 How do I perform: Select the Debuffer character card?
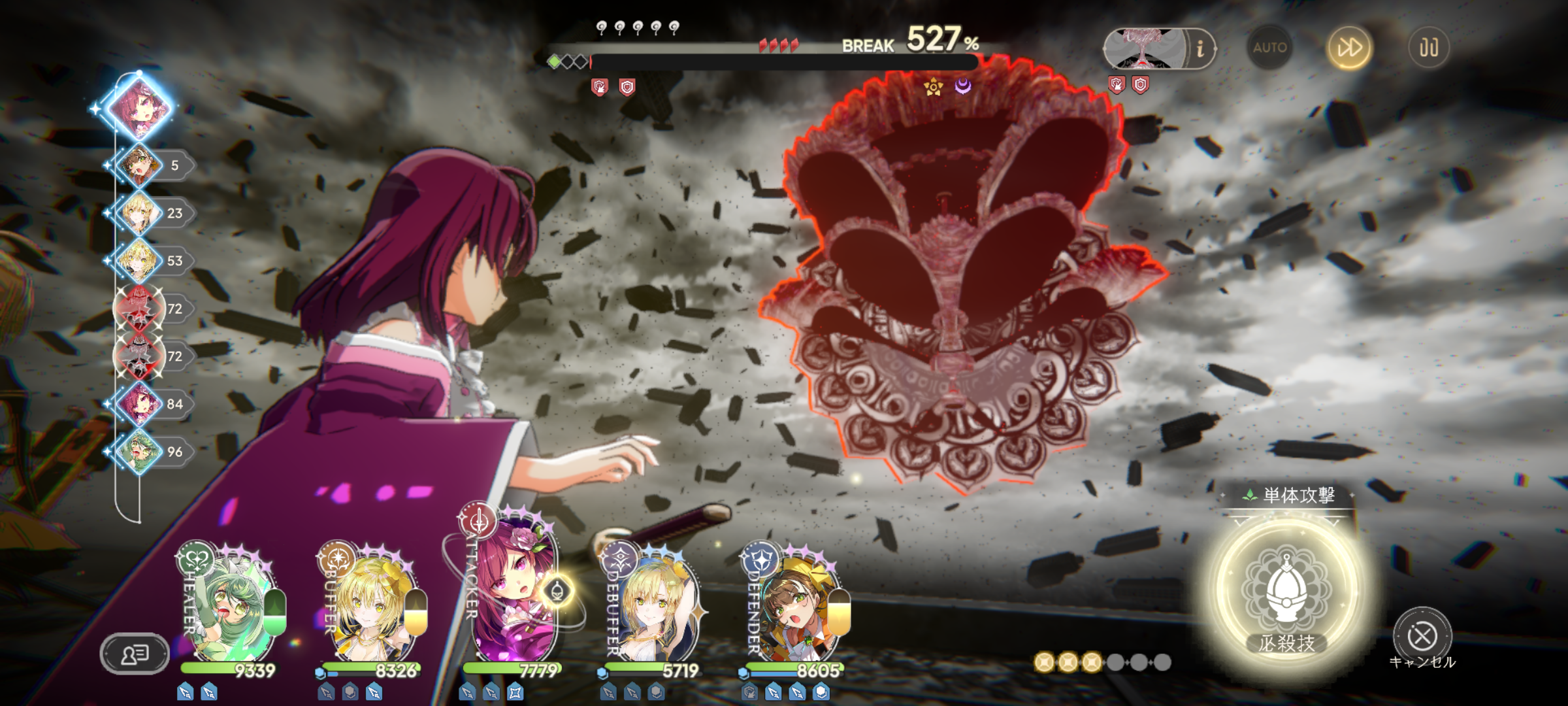click(653, 605)
